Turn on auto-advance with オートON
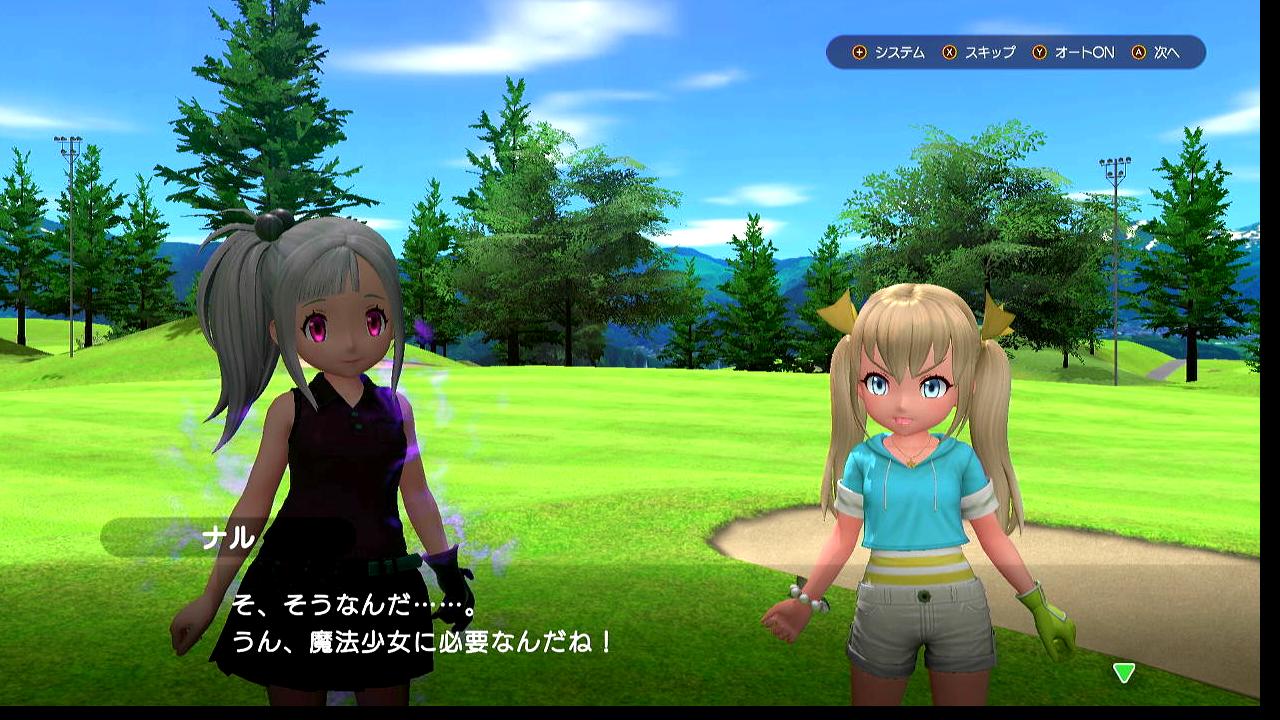 tap(1073, 52)
